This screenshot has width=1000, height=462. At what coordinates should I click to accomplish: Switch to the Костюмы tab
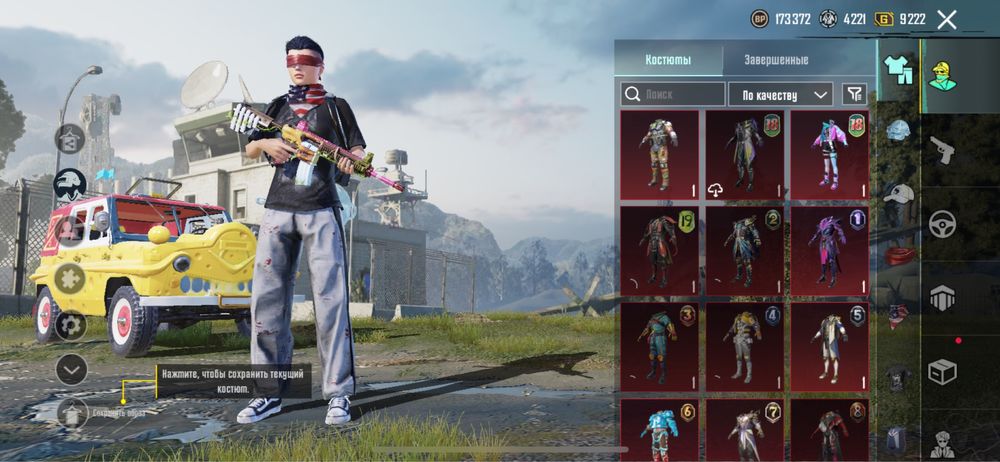(667, 59)
